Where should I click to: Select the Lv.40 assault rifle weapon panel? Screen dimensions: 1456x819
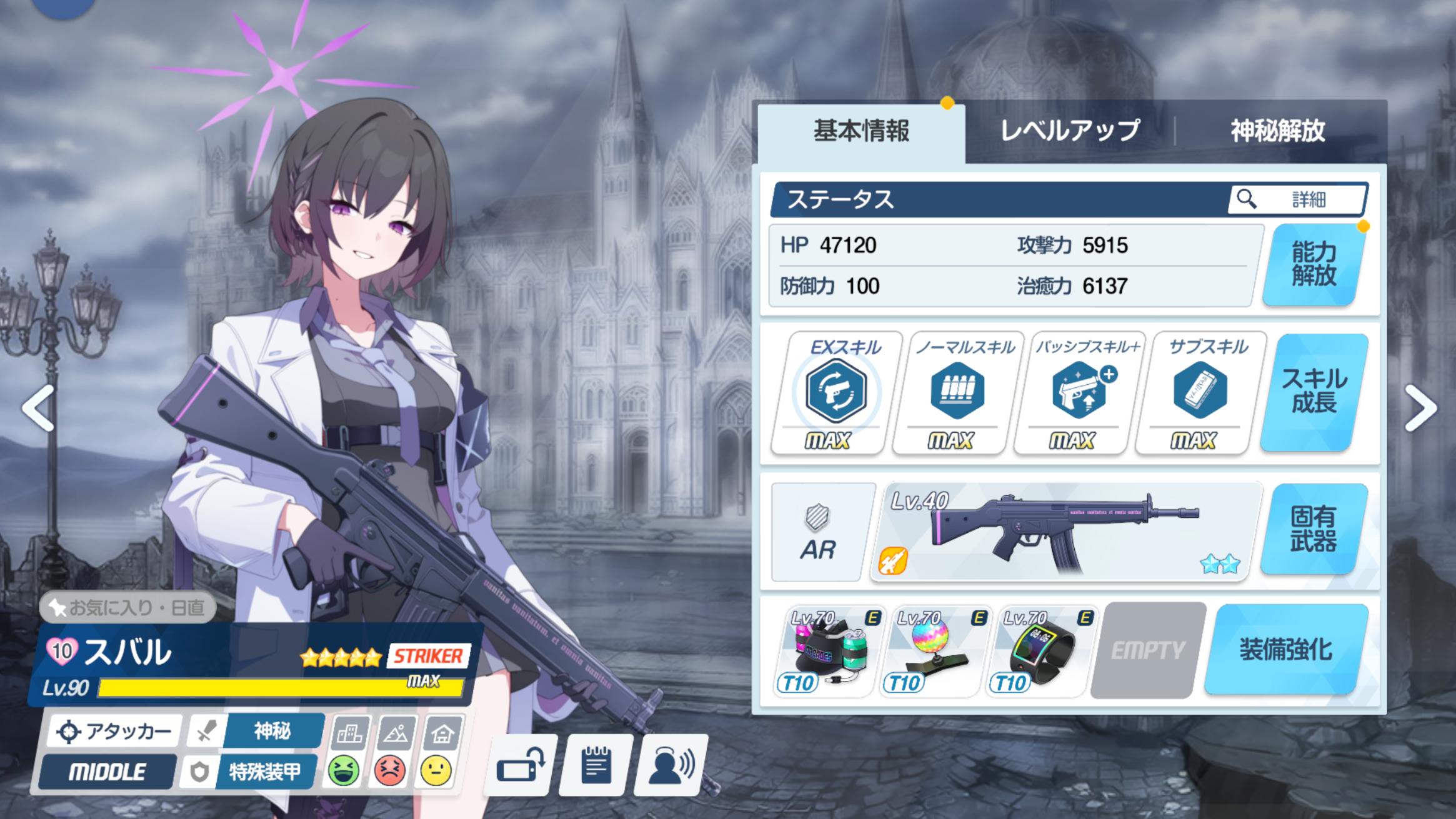1065,532
